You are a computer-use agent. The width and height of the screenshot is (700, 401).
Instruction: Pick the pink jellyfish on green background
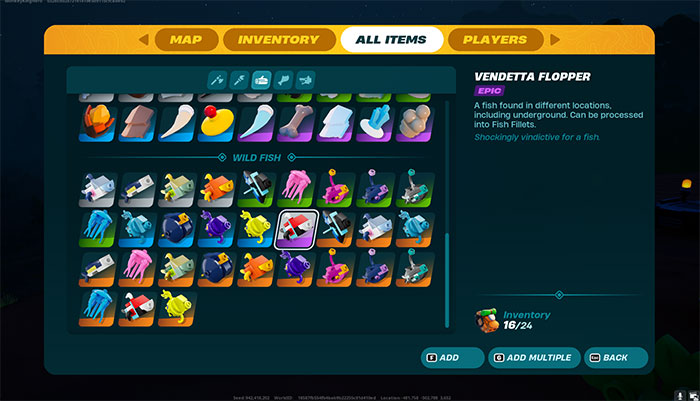click(296, 187)
